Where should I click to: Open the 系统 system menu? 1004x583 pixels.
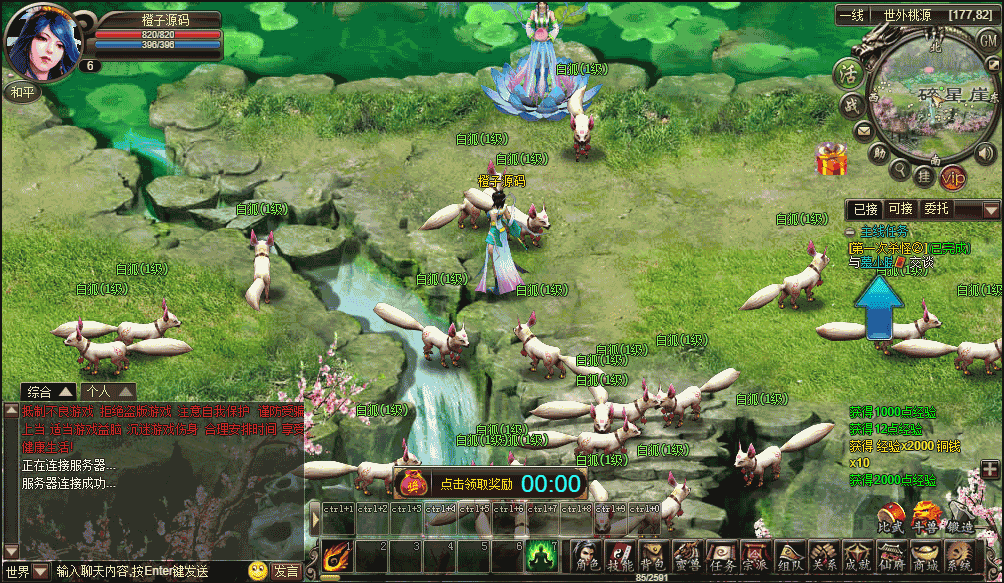tap(959, 556)
